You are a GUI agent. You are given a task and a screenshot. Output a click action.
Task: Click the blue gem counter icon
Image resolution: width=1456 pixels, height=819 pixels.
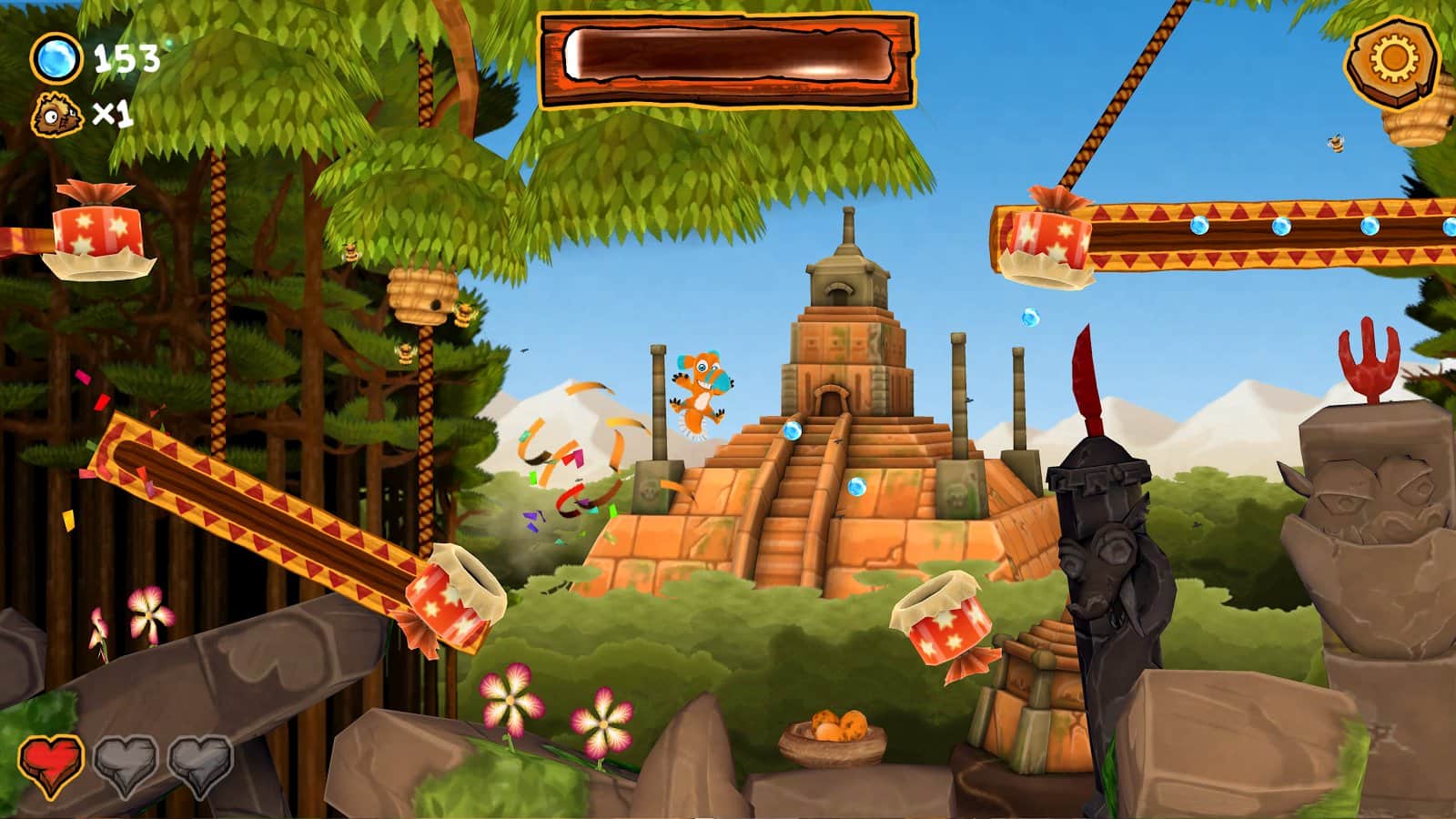point(56,58)
